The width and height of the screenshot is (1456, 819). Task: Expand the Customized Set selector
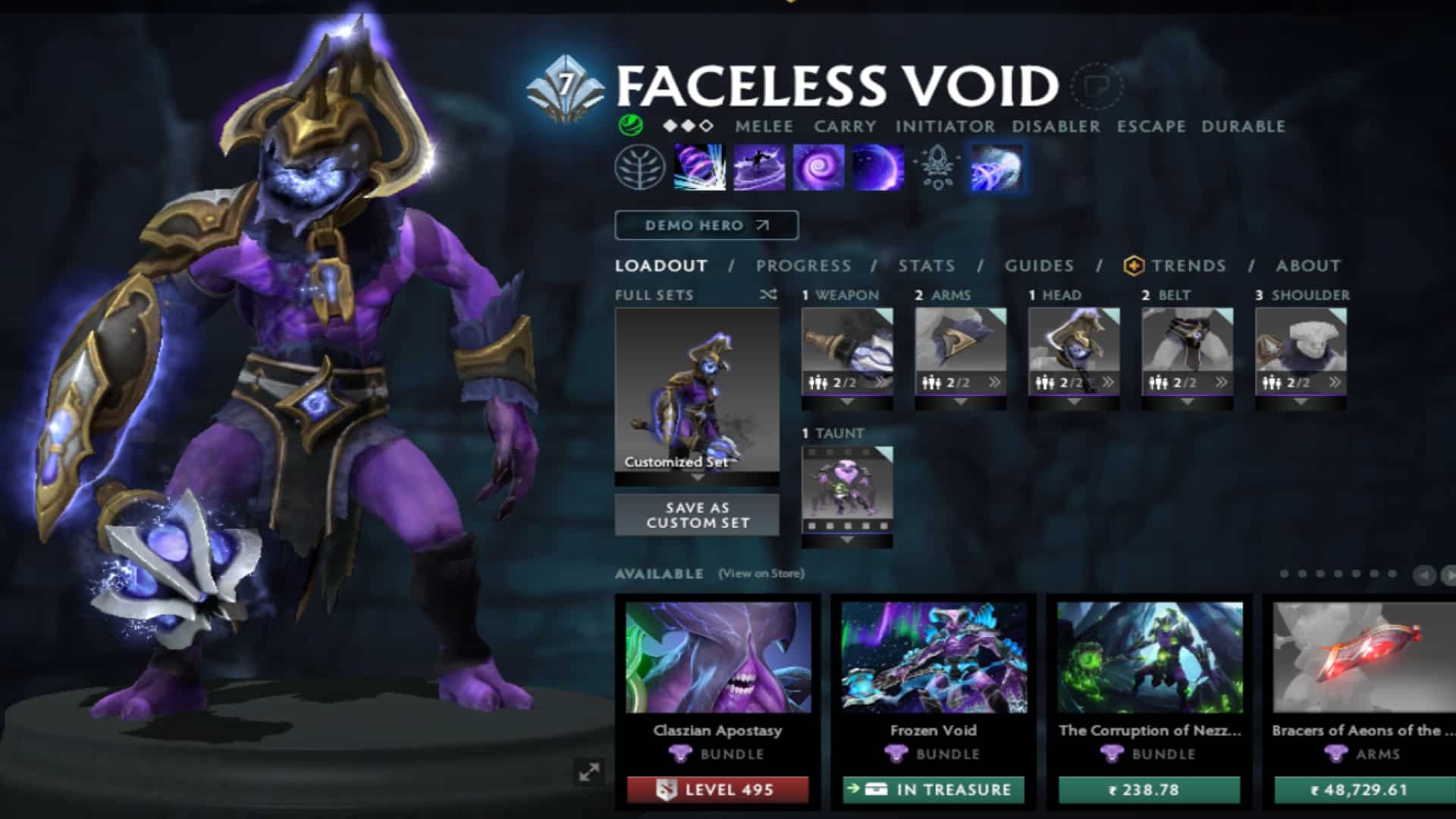[696, 478]
